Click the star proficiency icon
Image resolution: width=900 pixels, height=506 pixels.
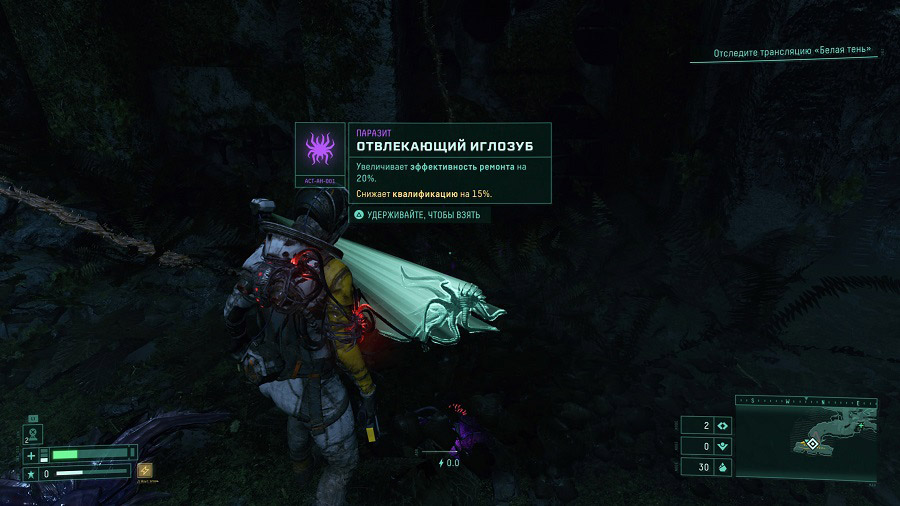(31, 473)
